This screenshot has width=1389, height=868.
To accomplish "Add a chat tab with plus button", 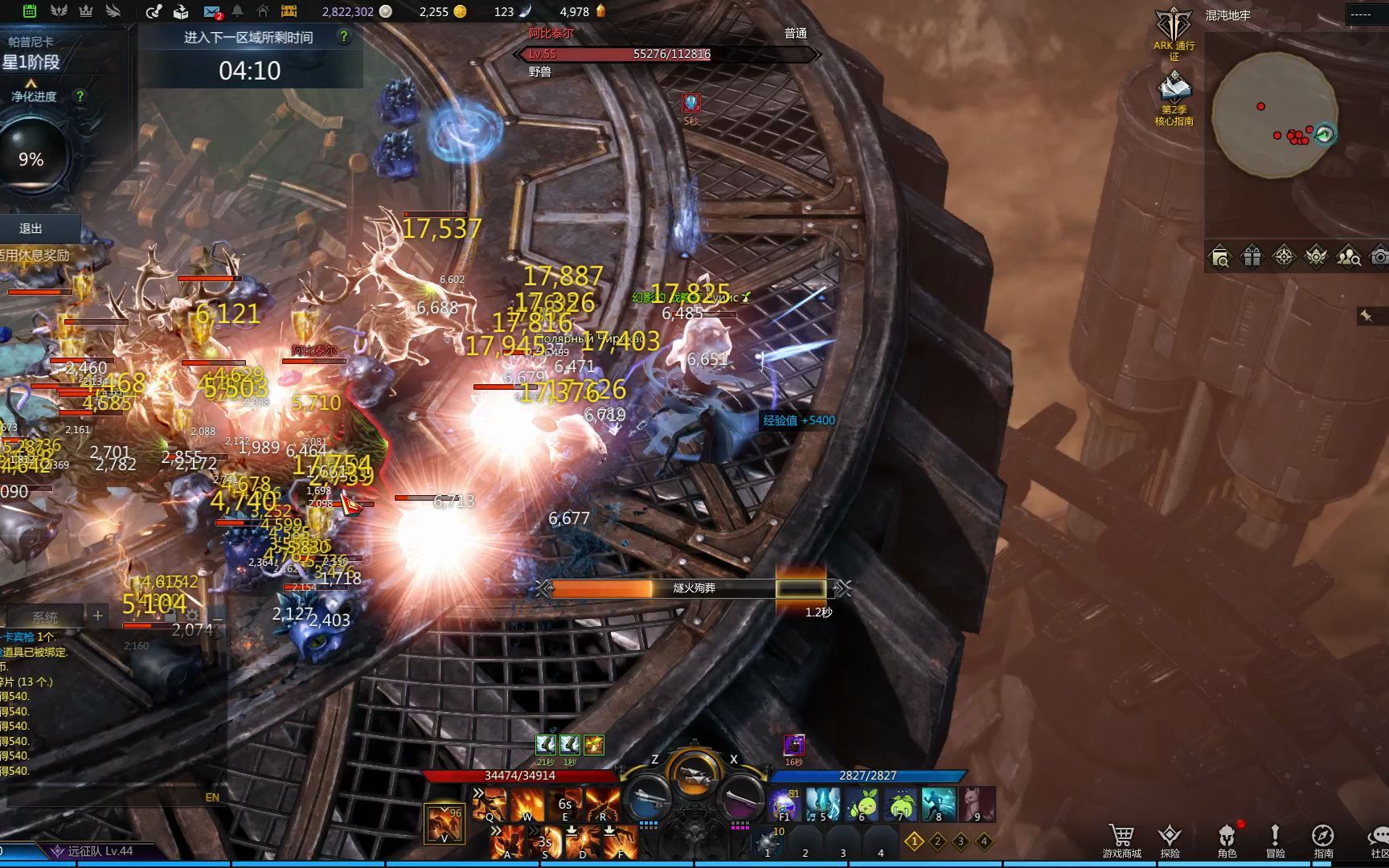I will [98, 616].
